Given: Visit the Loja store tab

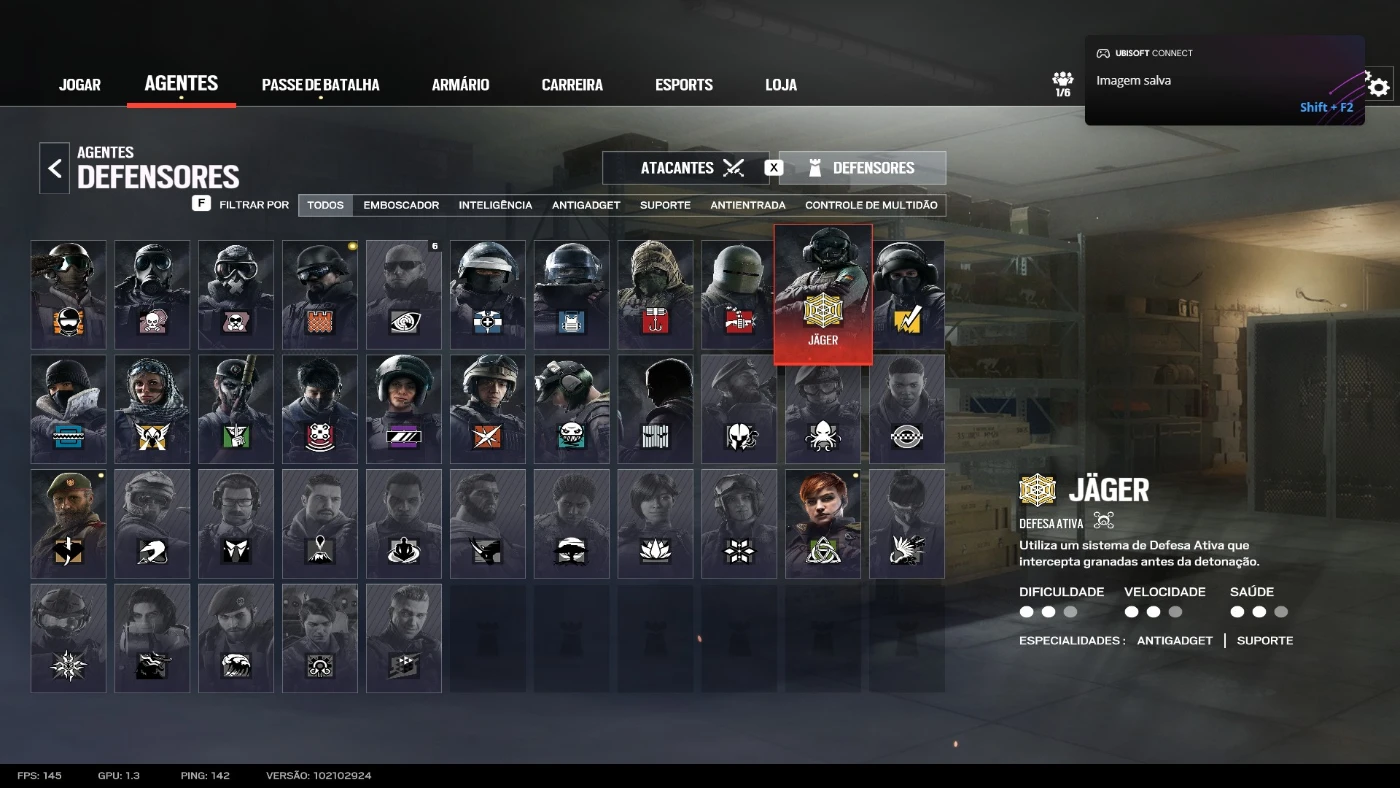Looking at the screenshot, I should coord(781,85).
